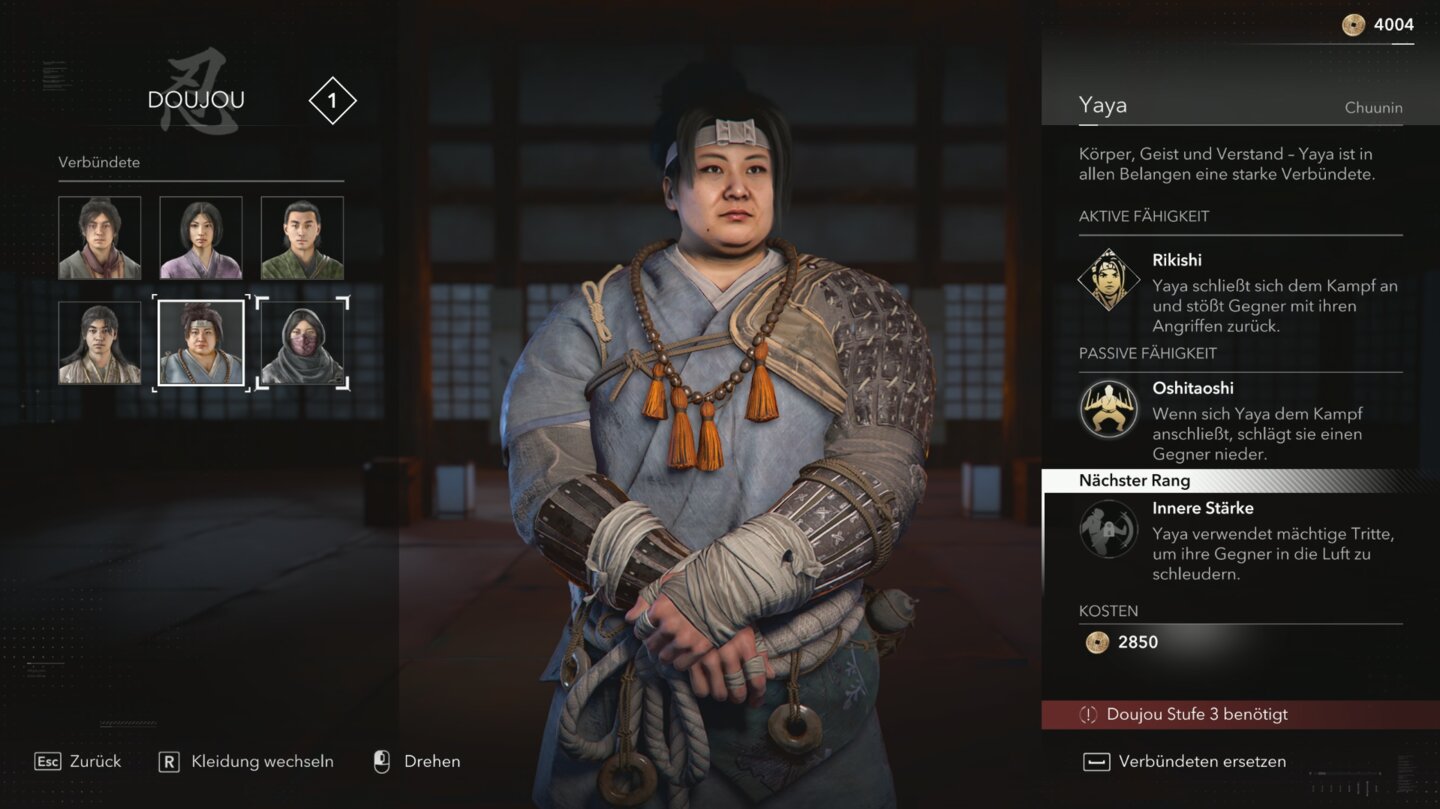Click Verbündeten ersetzen to replace ally

(1185, 762)
